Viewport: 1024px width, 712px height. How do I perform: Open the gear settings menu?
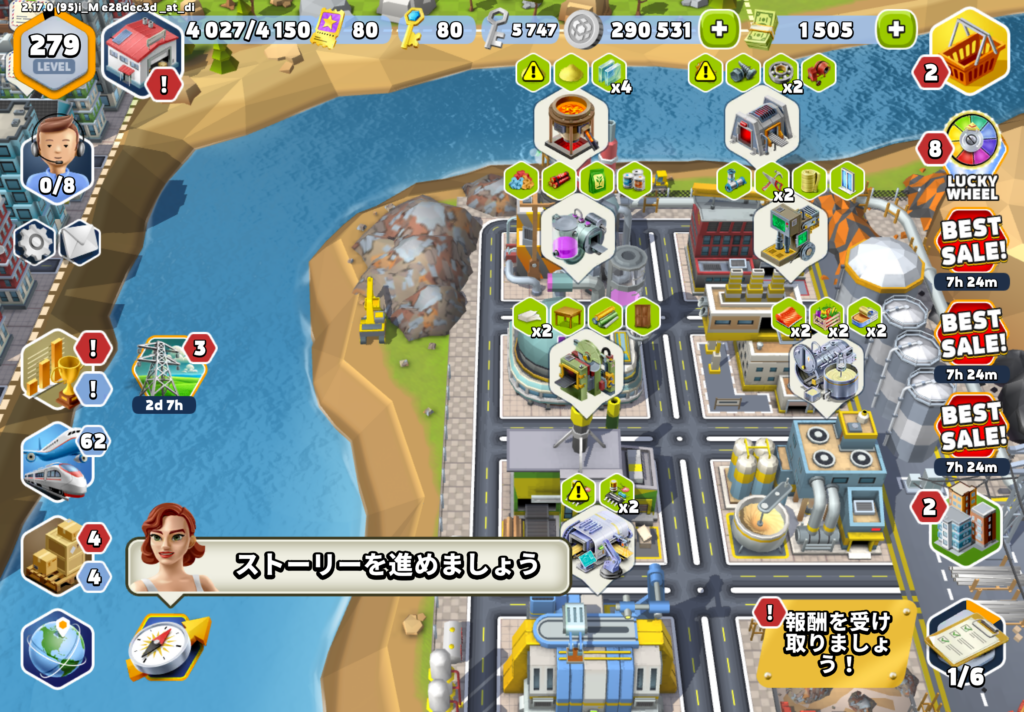coord(36,241)
